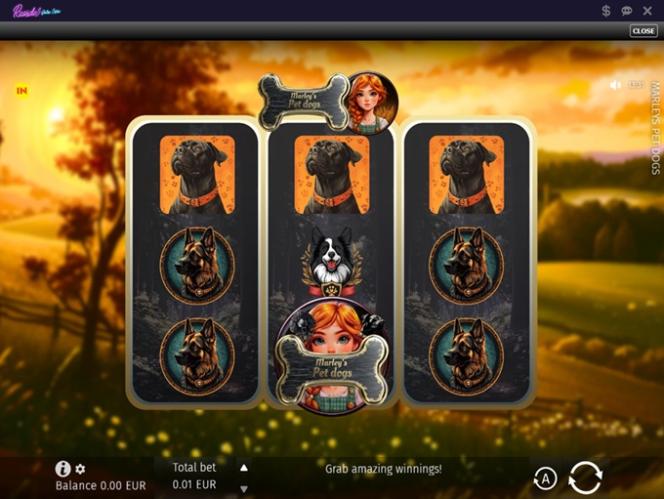The image size is (664, 499).
Task: Increase total bet with the up arrow
Action: (243, 467)
